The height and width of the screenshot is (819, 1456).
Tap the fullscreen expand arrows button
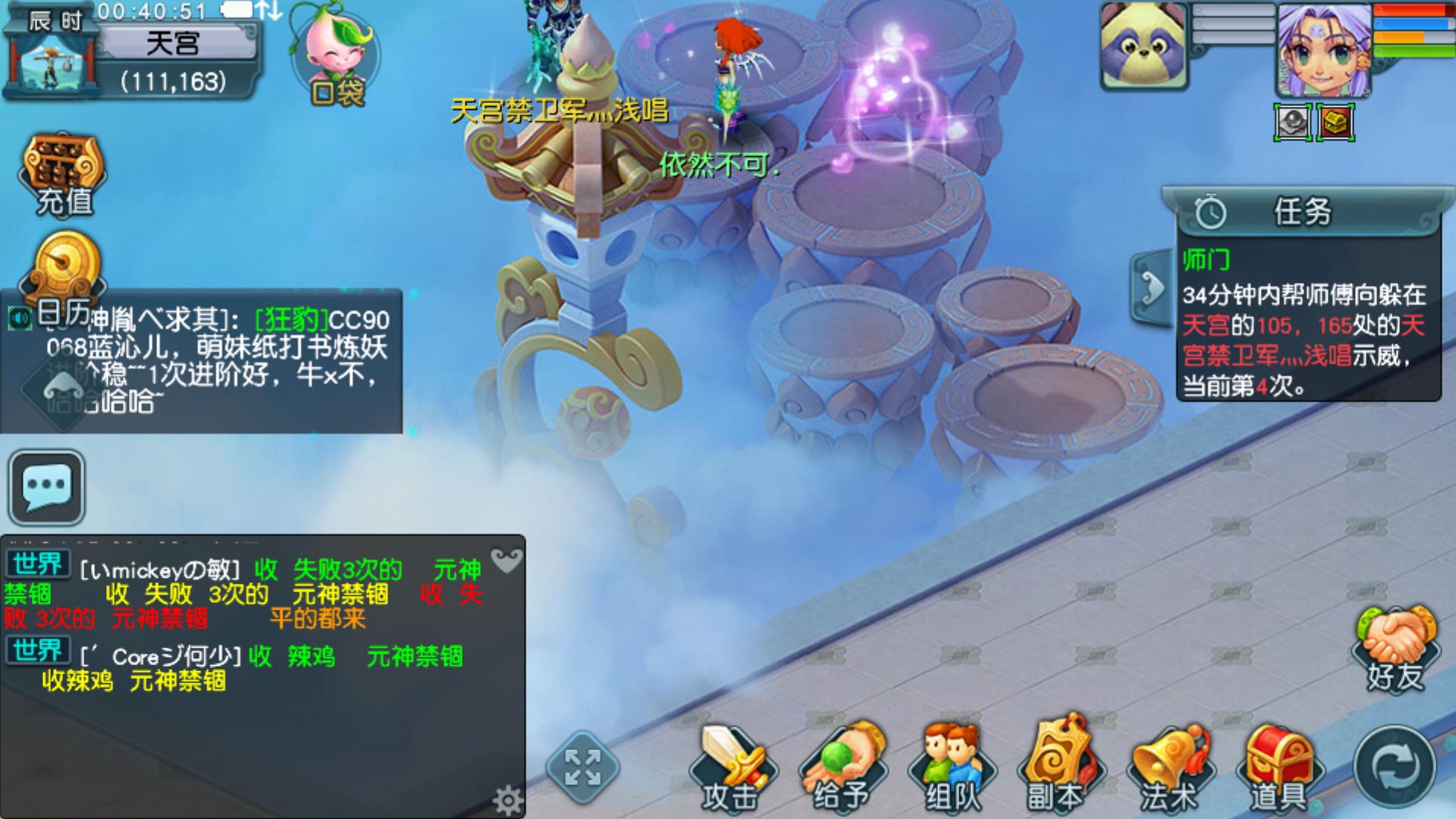click(582, 767)
